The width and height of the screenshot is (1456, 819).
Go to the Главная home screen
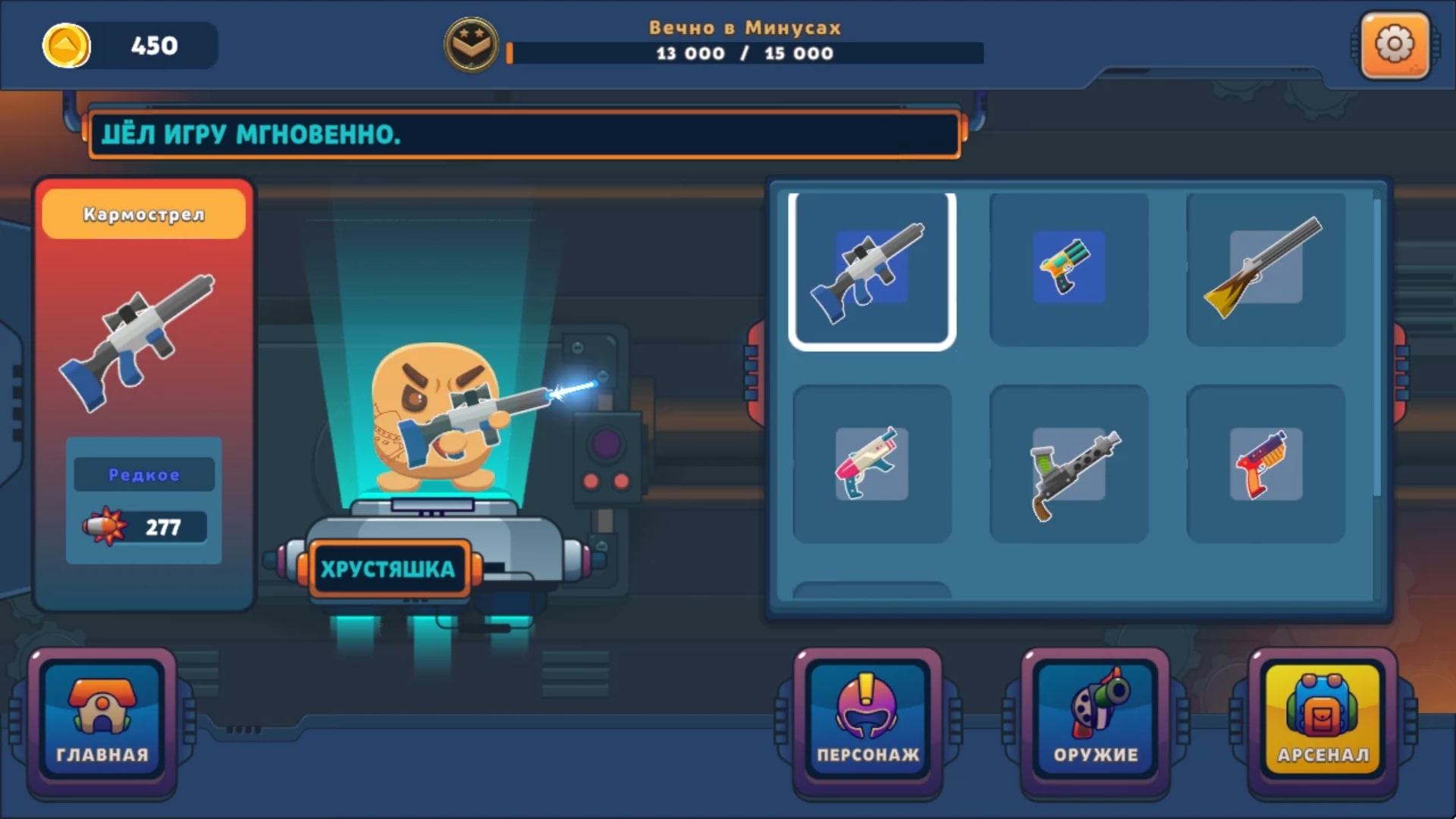(x=102, y=722)
